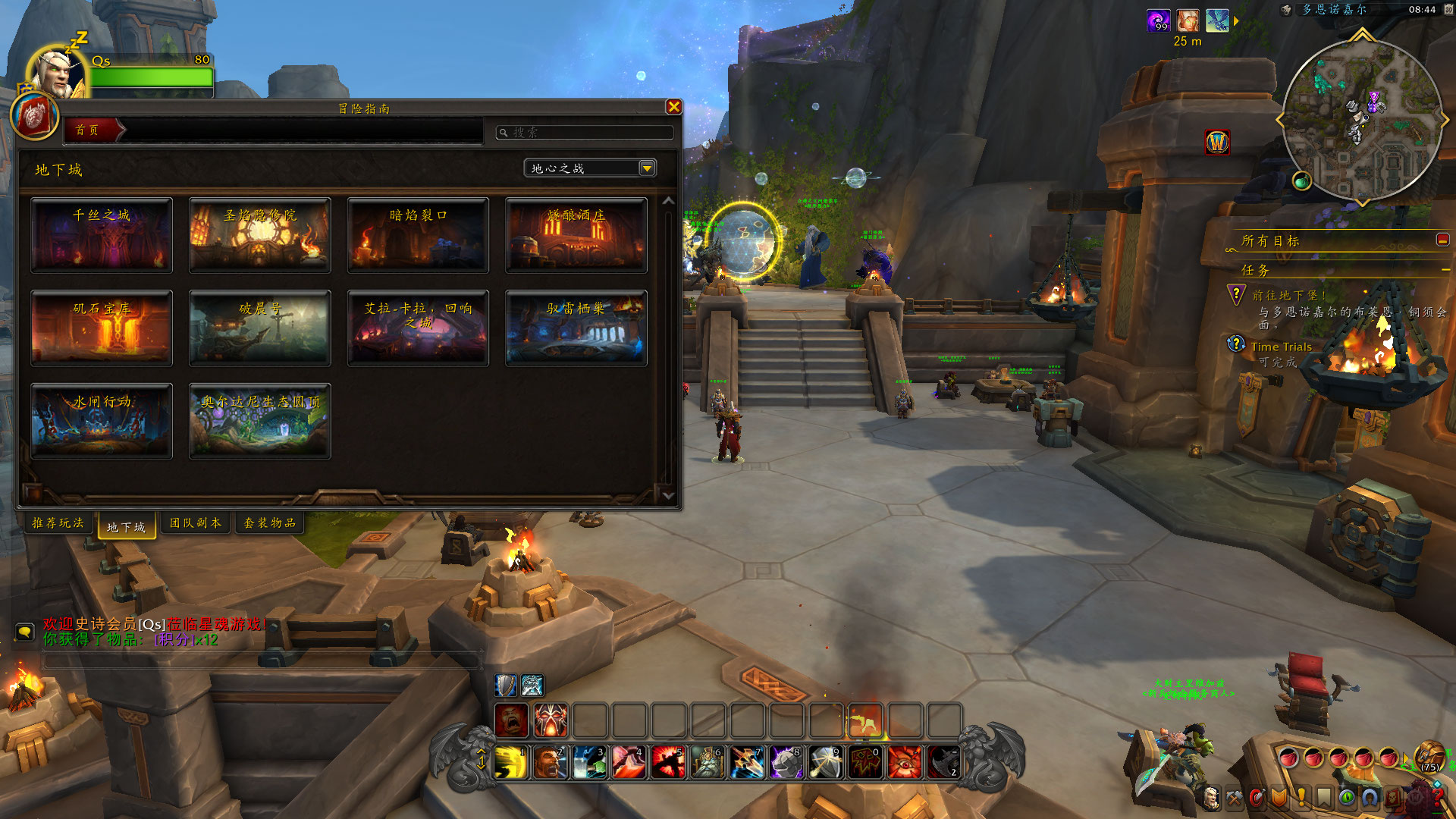The width and height of the screenshot is (1456, 819).
Task: Select the 奥尔达尼生态圆顶 dungeon
Action: (x=259, y=421)
